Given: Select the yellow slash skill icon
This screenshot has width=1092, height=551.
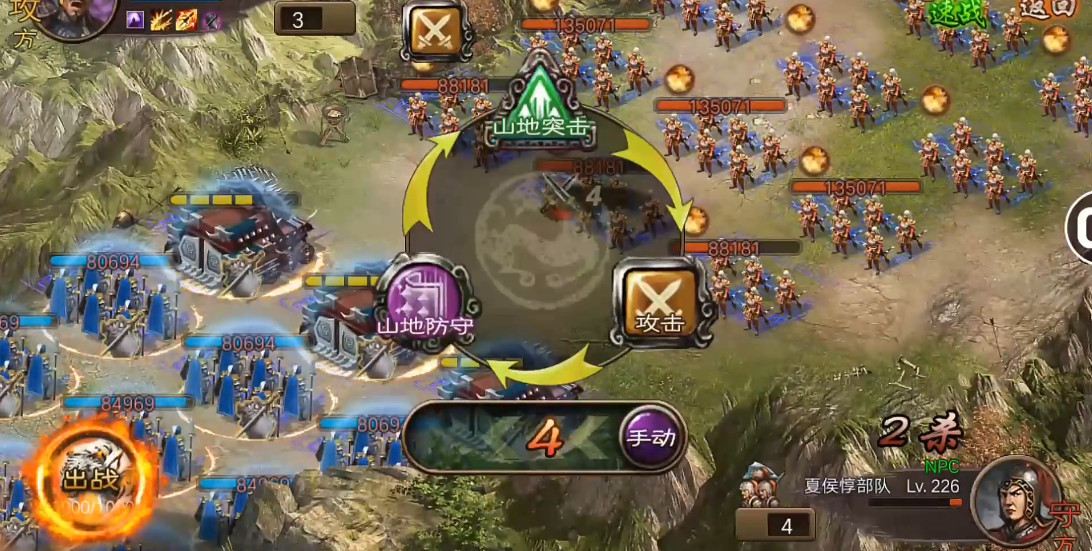Looking at the screenshot, I should click(161, 19).
